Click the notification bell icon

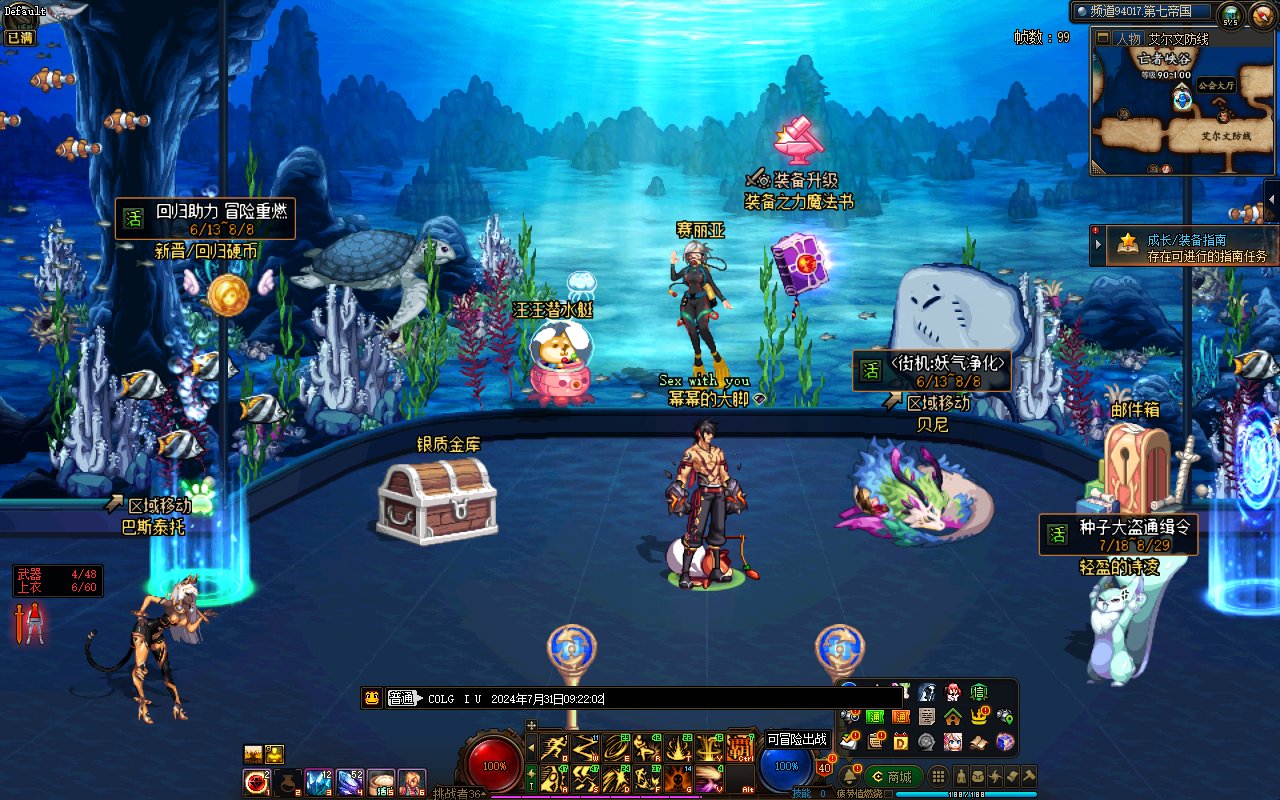pyautogui.click(x=850, y=776)
